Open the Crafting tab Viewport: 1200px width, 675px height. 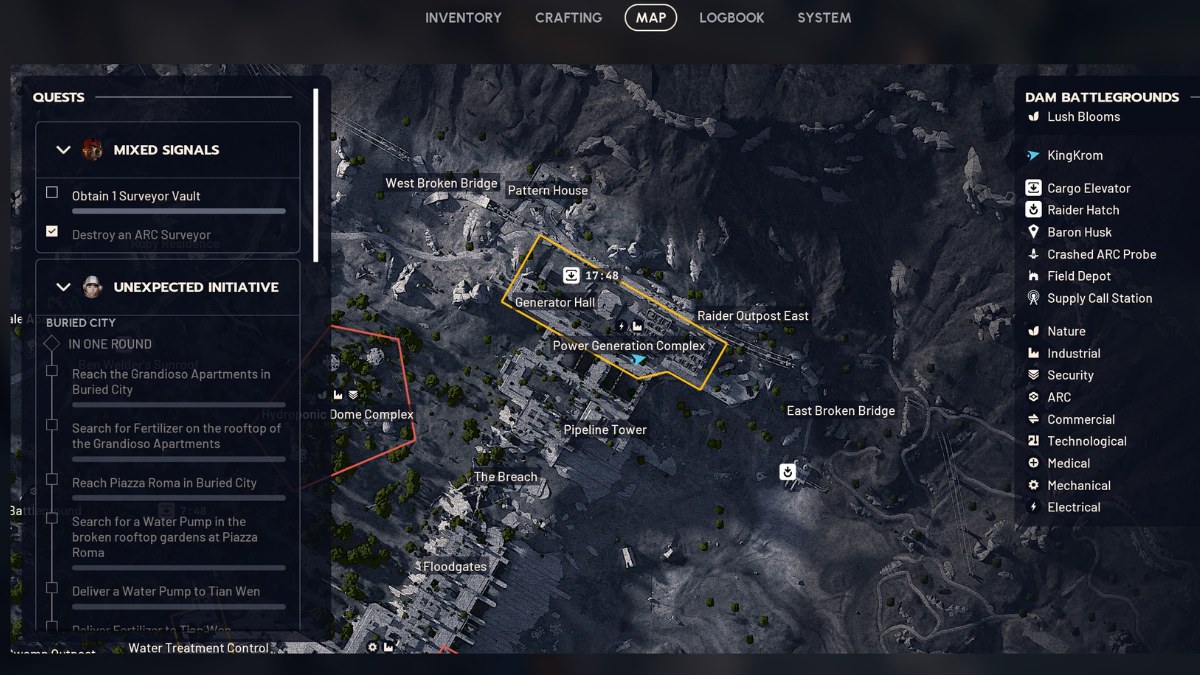[568, 18]
